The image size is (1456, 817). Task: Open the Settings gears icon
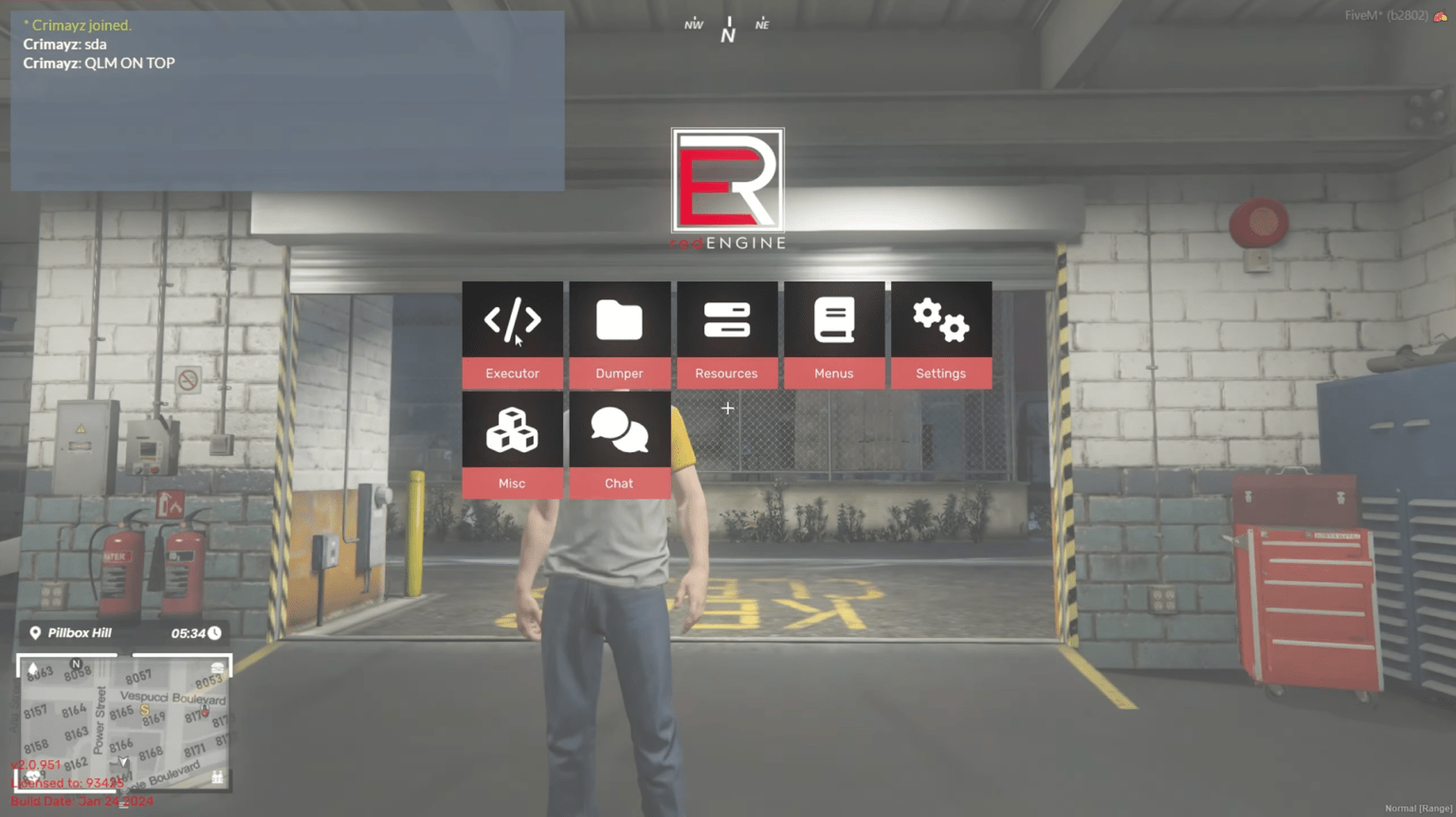941,320
